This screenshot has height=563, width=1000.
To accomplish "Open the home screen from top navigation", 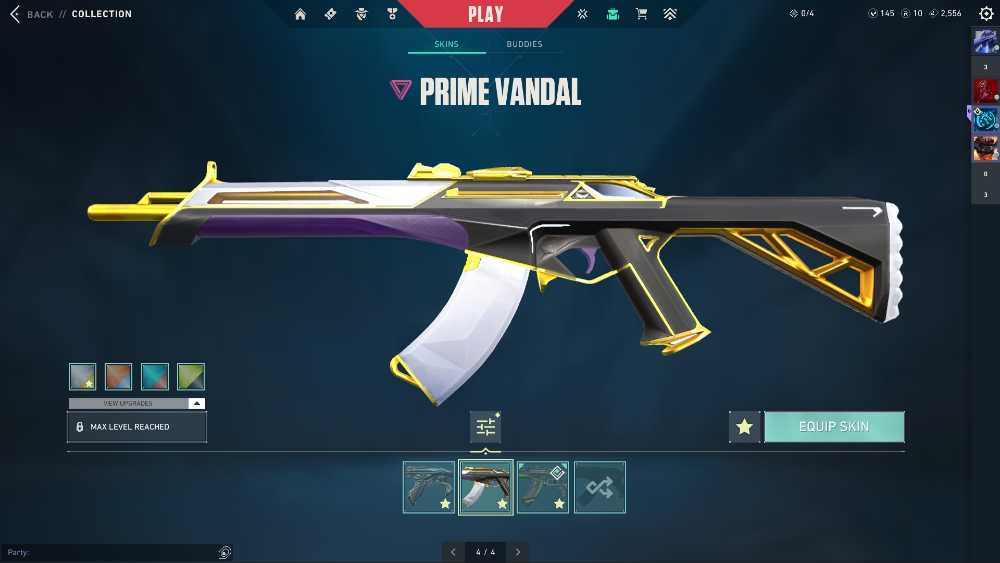I will pos(300,14).
